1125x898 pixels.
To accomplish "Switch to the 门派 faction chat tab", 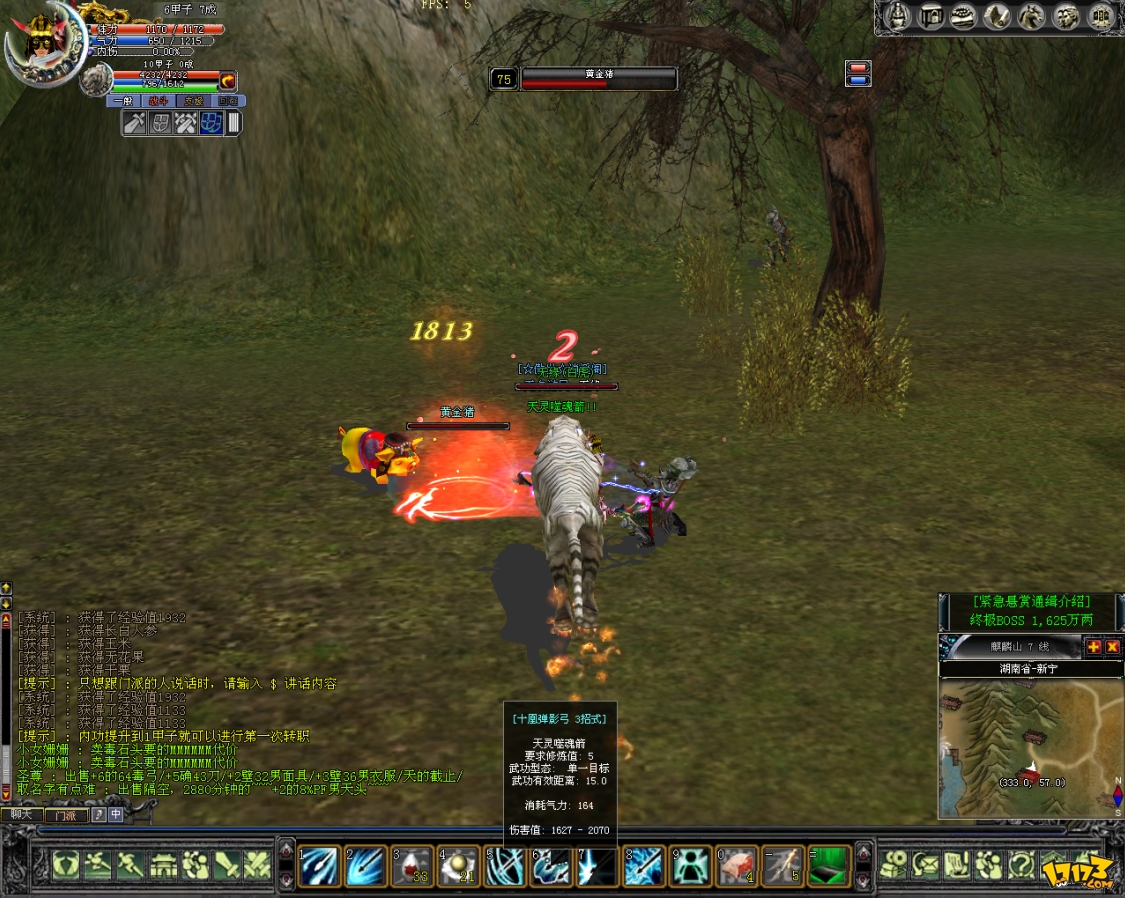I will [x=66, y=815].
